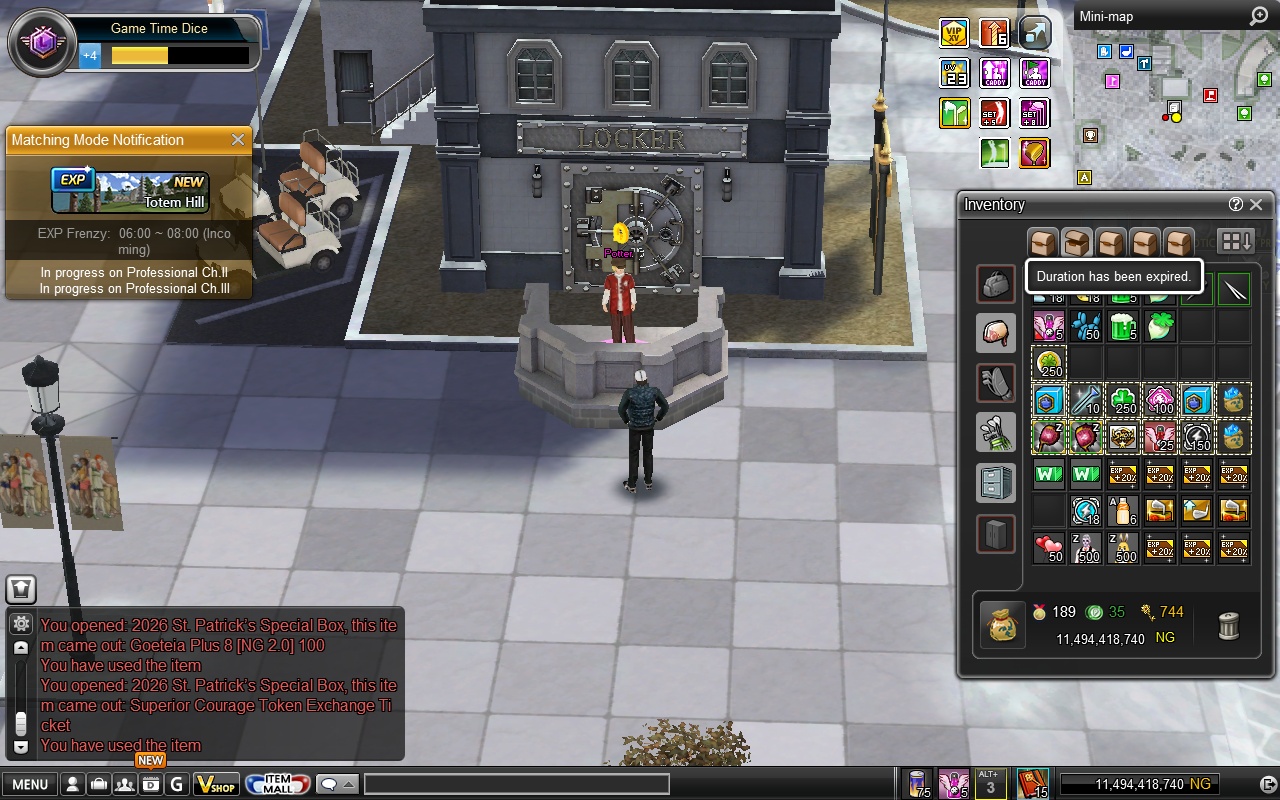Open Inventory help question mark
The width and height of the screenshot is (1280, 800).
pyautogui.click(x=1236, y=205)
